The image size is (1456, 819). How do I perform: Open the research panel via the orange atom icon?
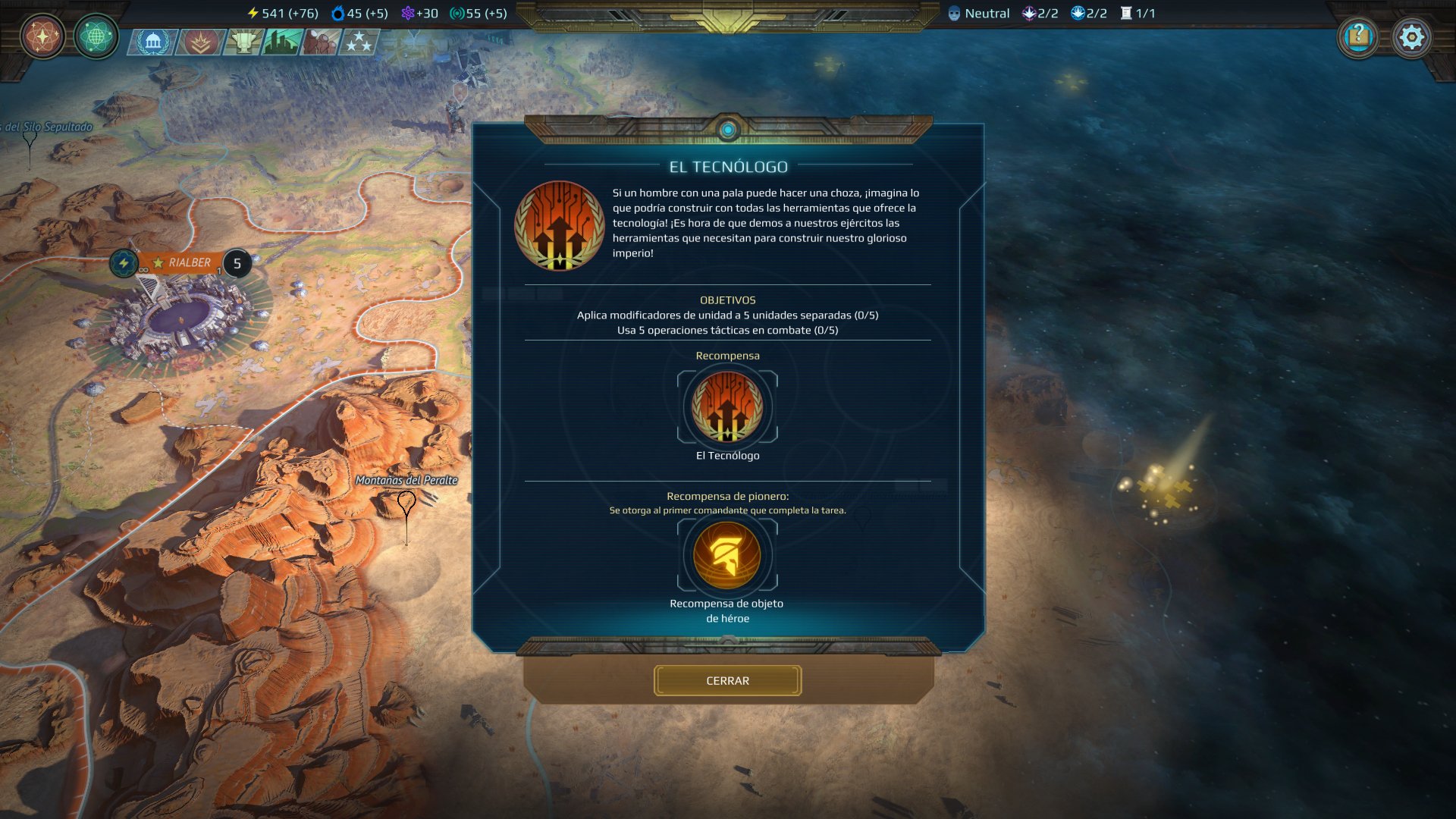[x=43, y=36]
